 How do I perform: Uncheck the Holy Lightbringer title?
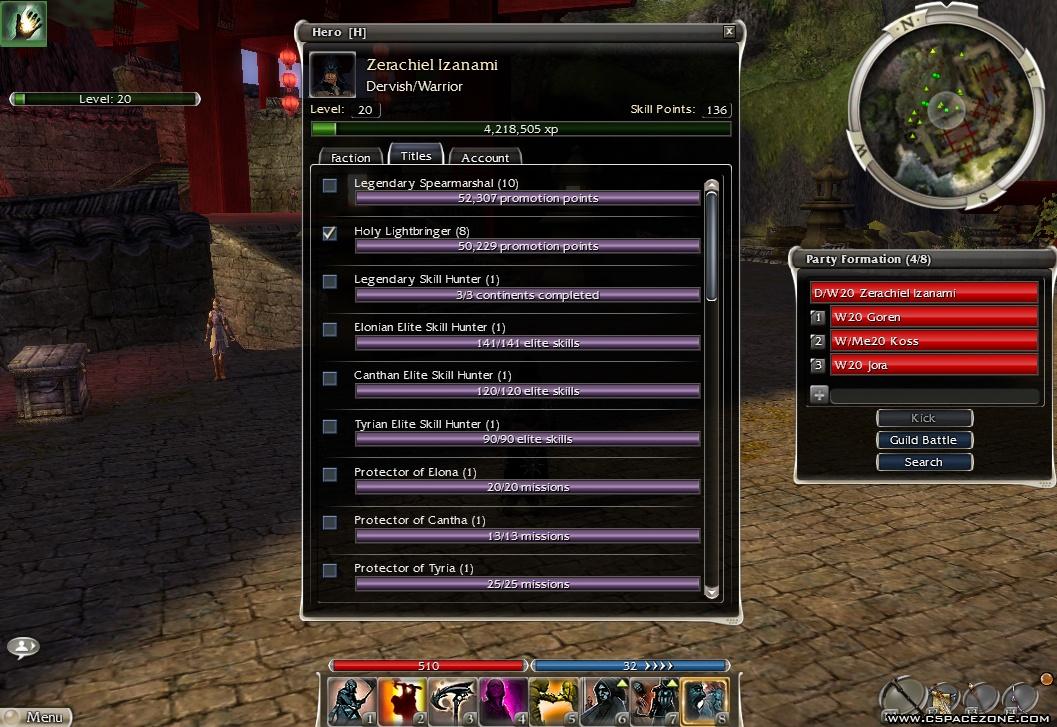point(330,233)
